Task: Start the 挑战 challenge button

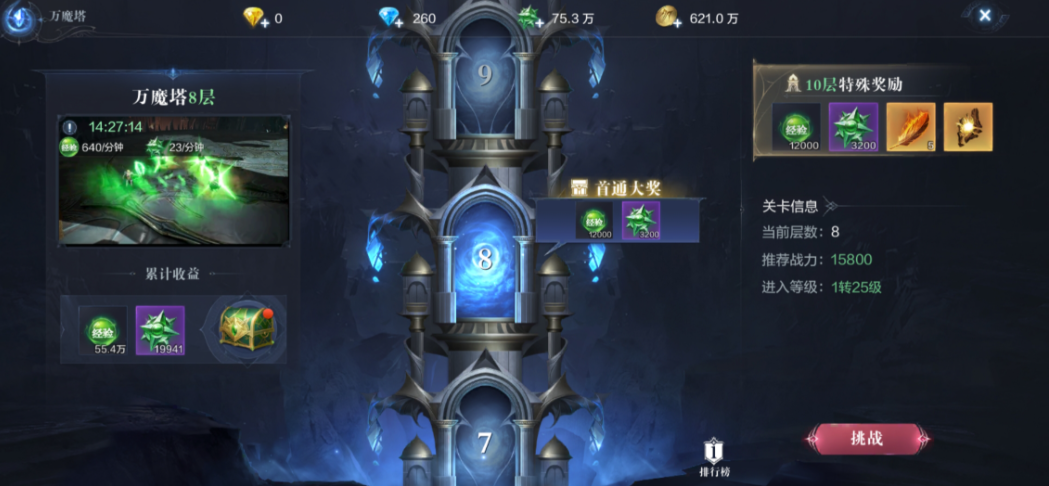Action: [x=867, y=438]
